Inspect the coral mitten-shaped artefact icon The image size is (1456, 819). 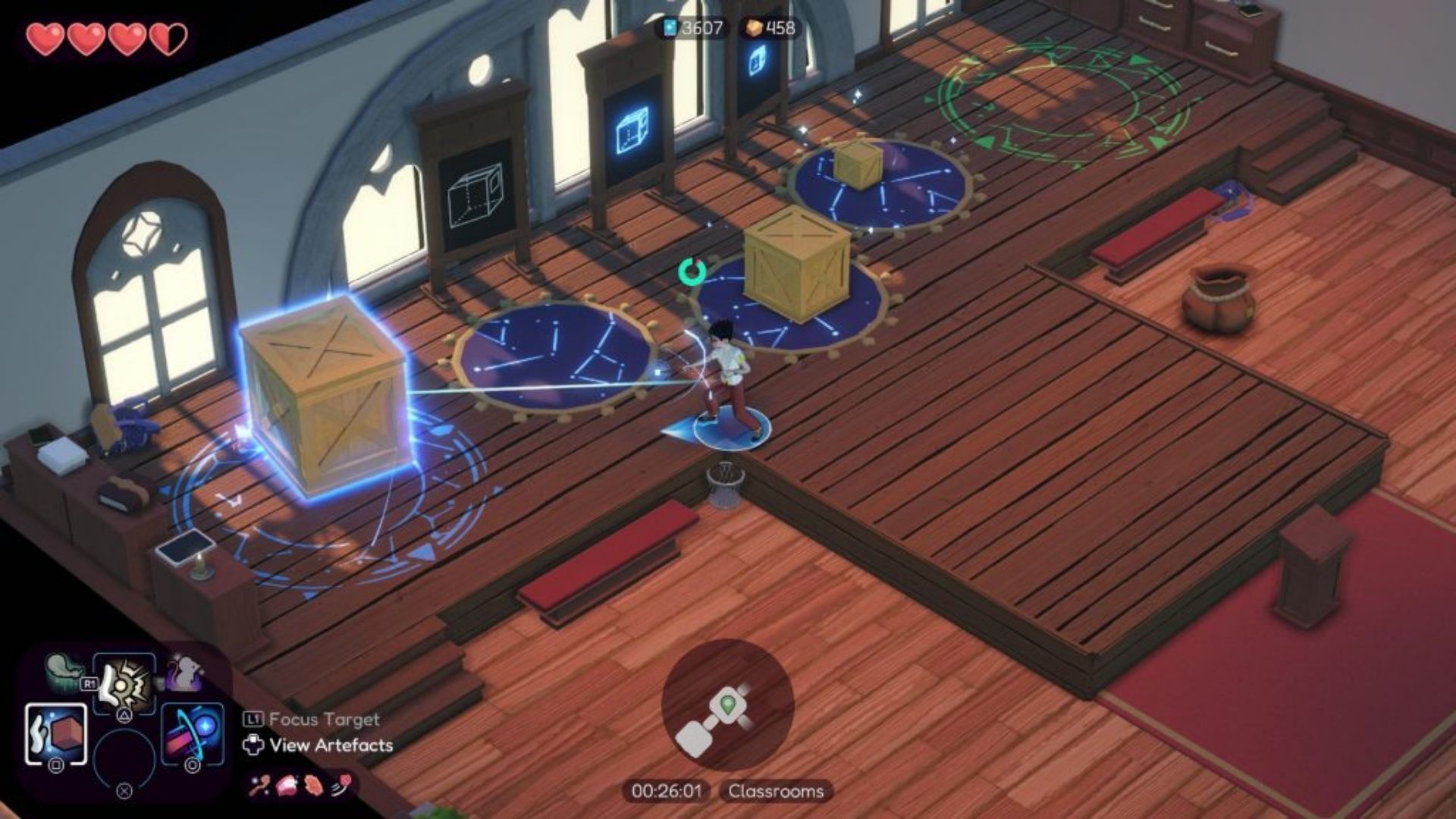pos(314,786)
